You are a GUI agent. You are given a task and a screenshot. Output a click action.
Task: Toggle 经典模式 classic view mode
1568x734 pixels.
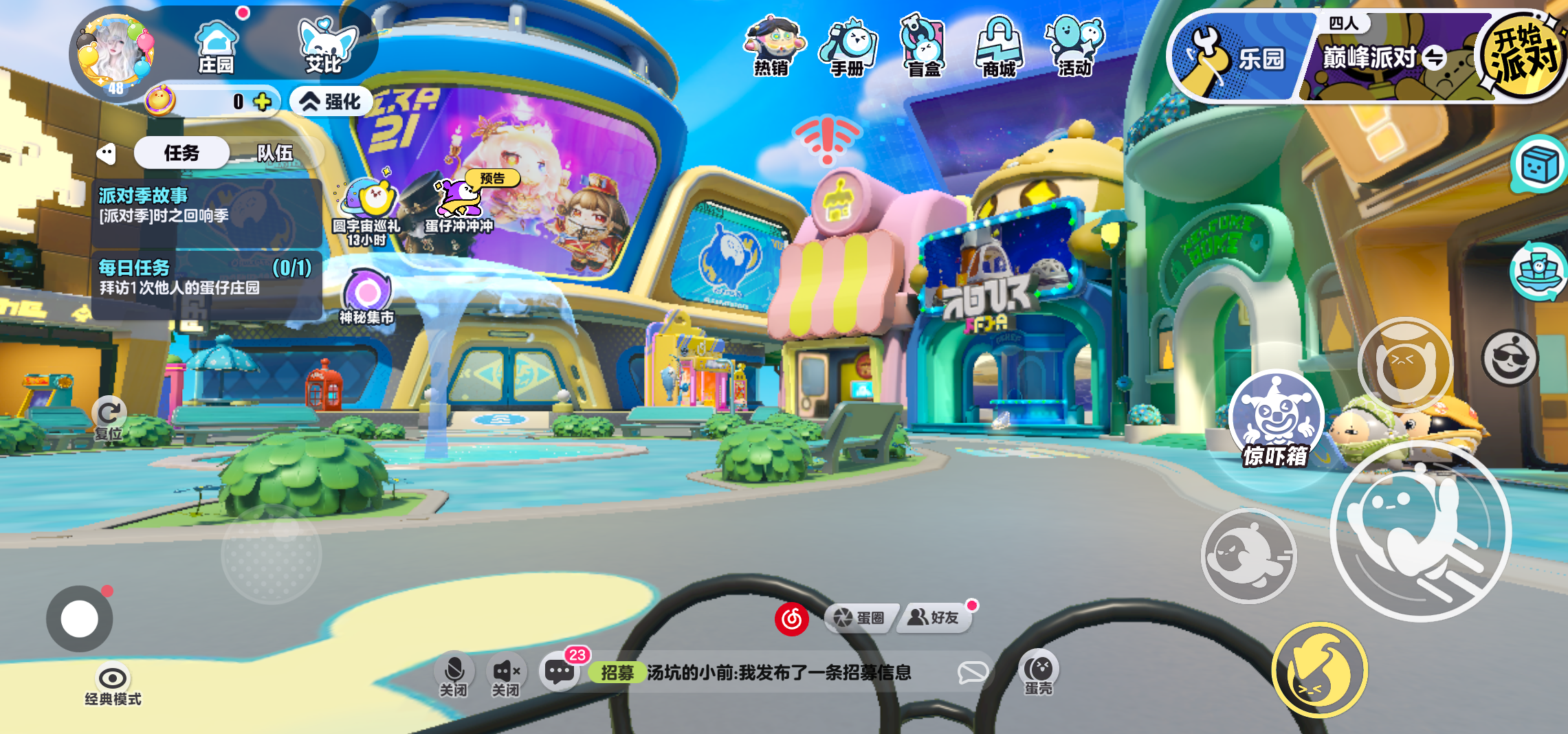113,685
